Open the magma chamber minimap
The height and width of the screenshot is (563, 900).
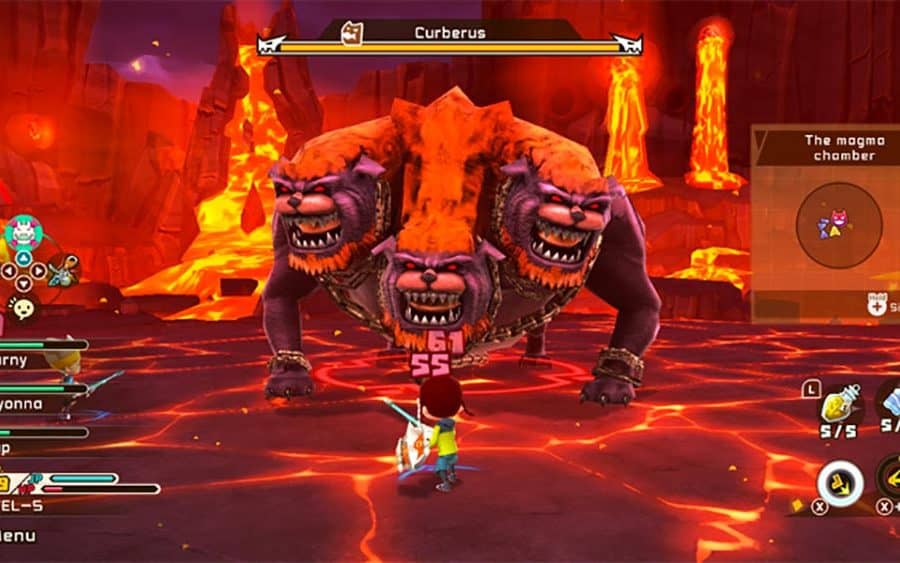(x=838, y=225)
